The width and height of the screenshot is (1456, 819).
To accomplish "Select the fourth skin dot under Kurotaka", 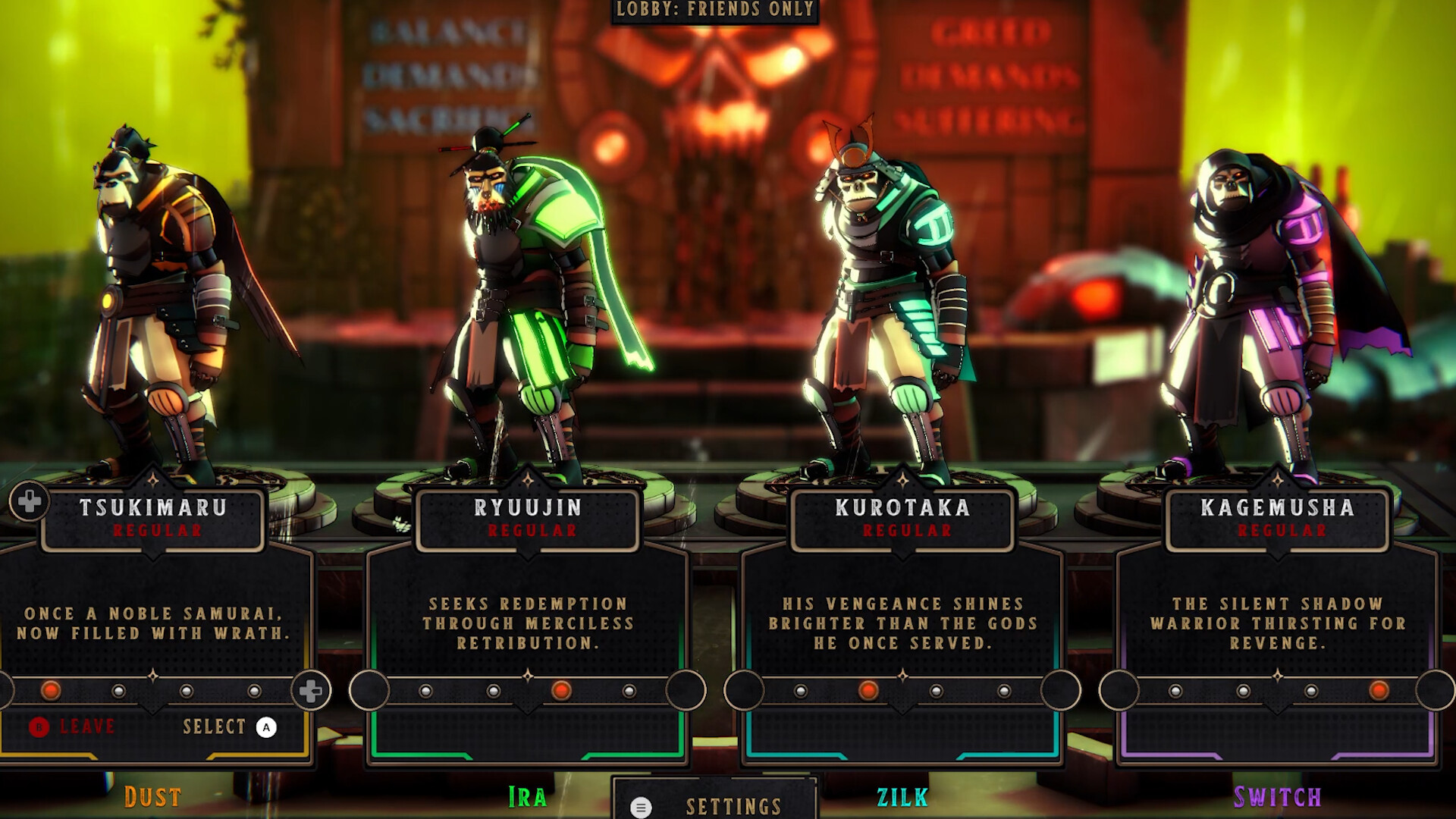I will tap(1005, 692).
